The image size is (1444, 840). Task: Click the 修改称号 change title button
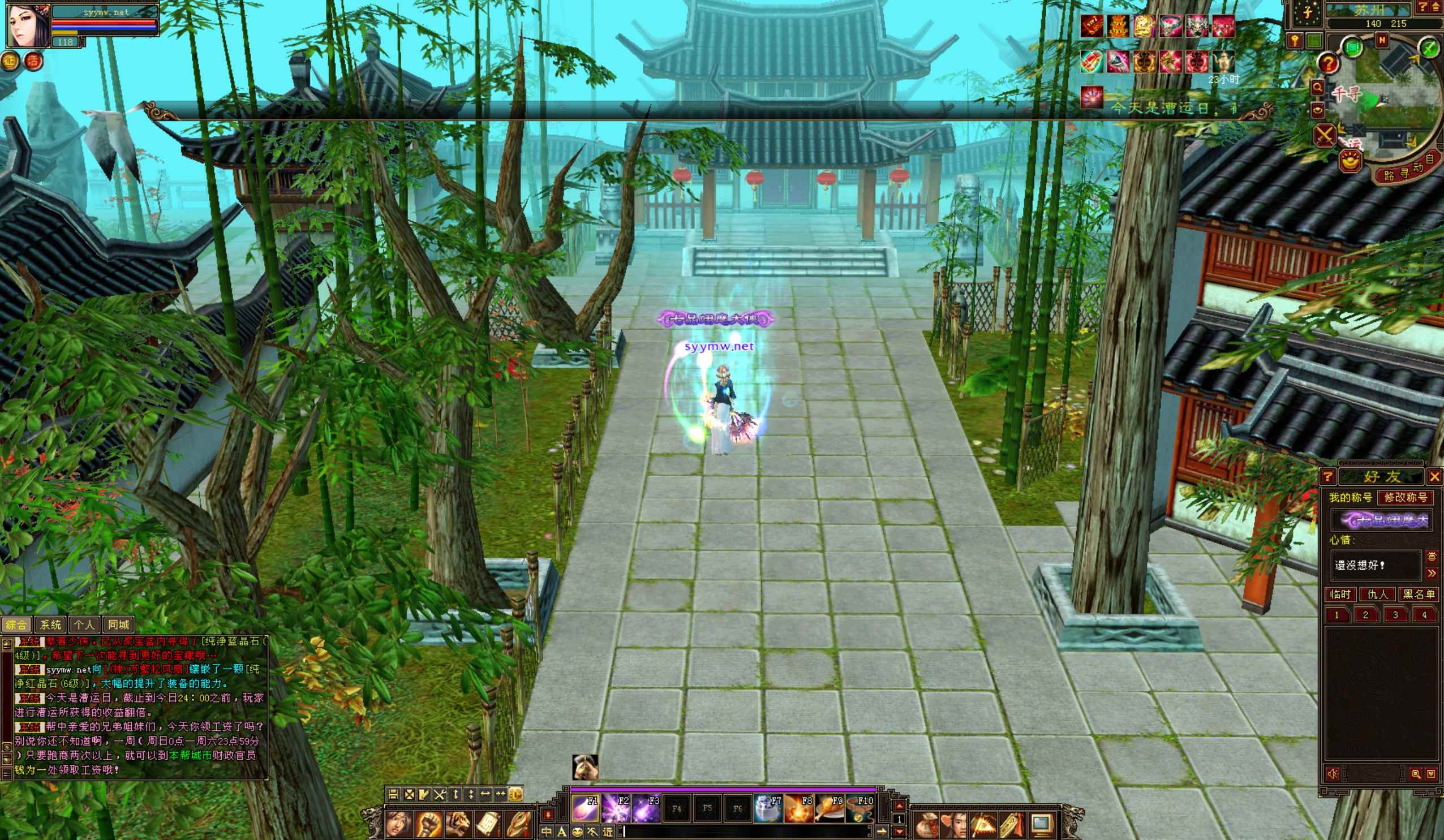coord(1405,497)
